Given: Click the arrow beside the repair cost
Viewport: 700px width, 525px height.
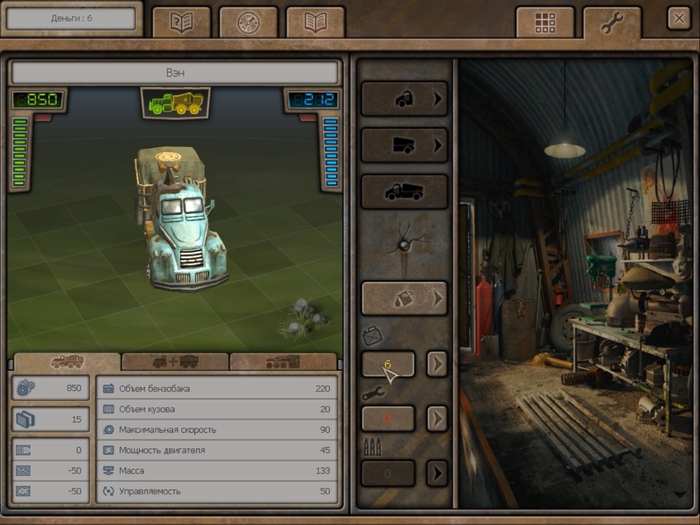Looking at the screenshot, I should click(x=437, y=418).
